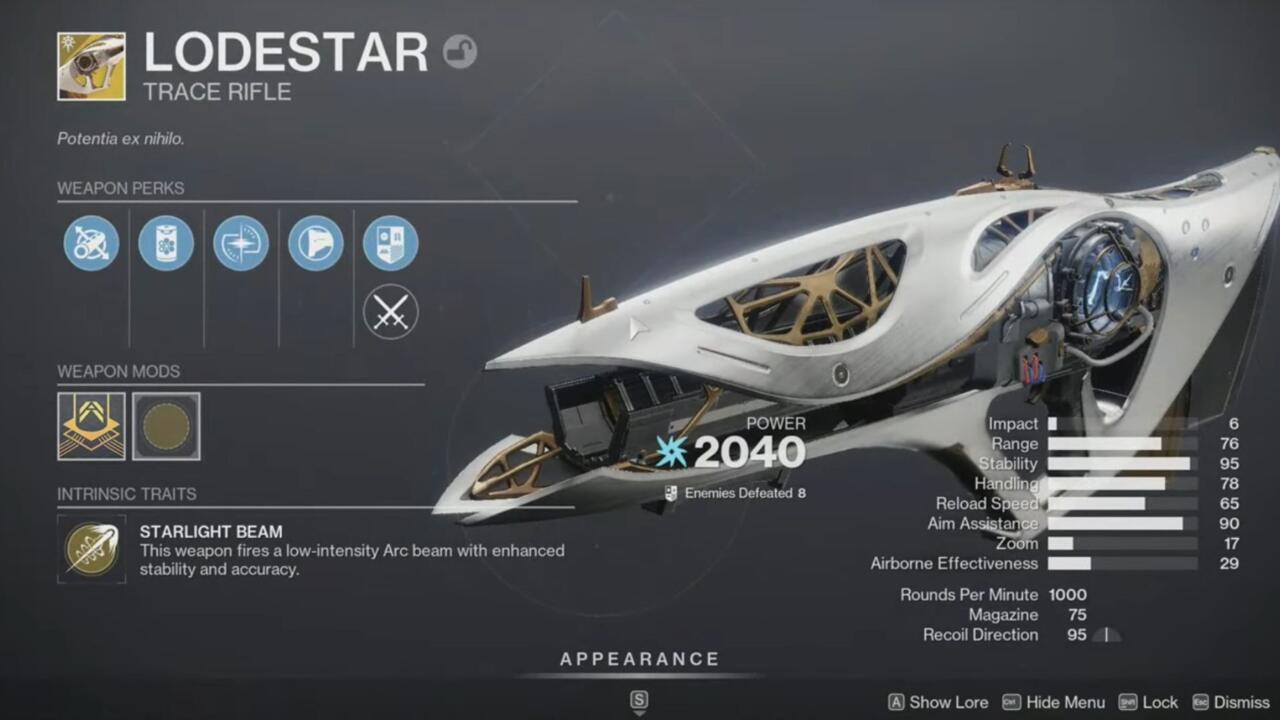Lock the weapon using bottom bar
Screen dimensions: 1280x720
point(1148,702)
